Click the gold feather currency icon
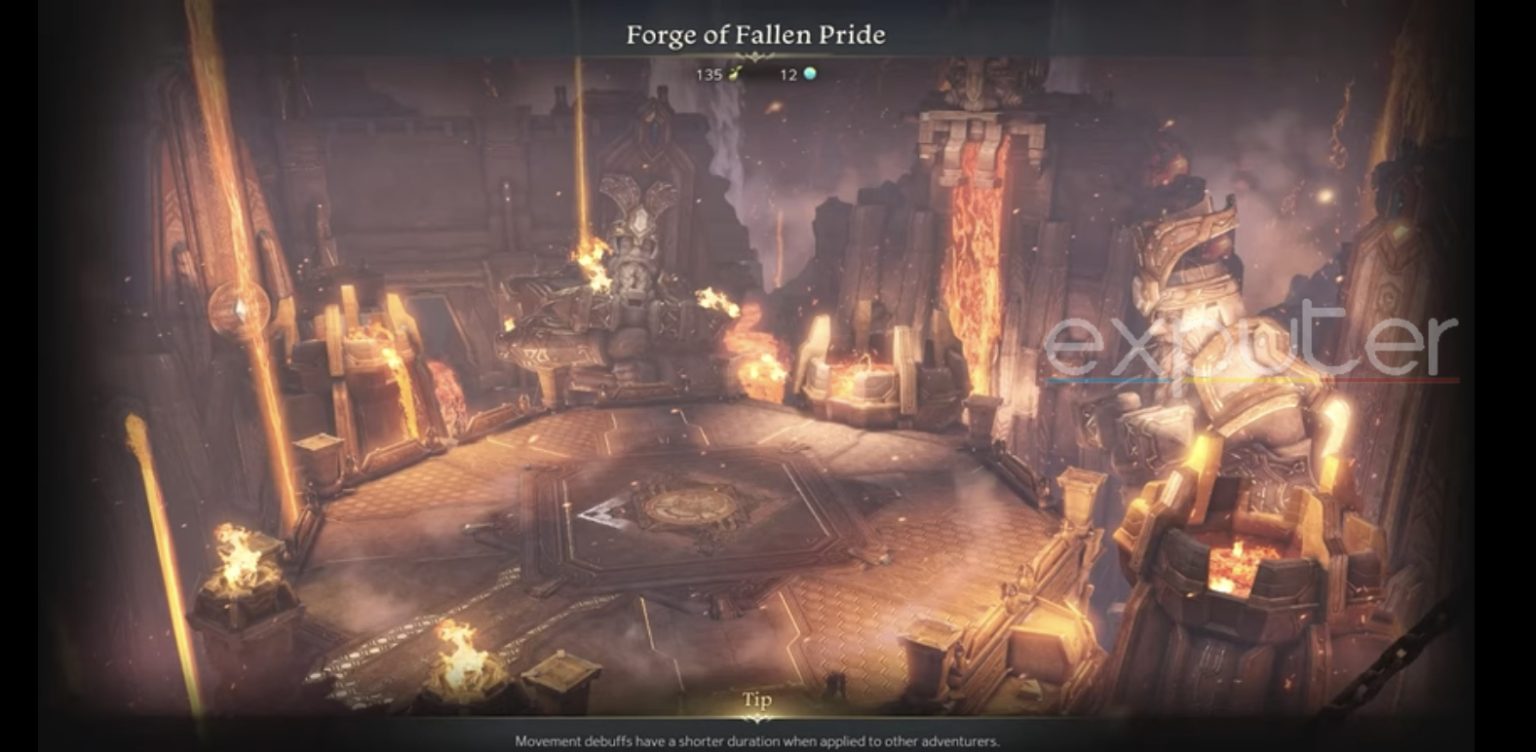1536x752 pixels. pos(735,74)
